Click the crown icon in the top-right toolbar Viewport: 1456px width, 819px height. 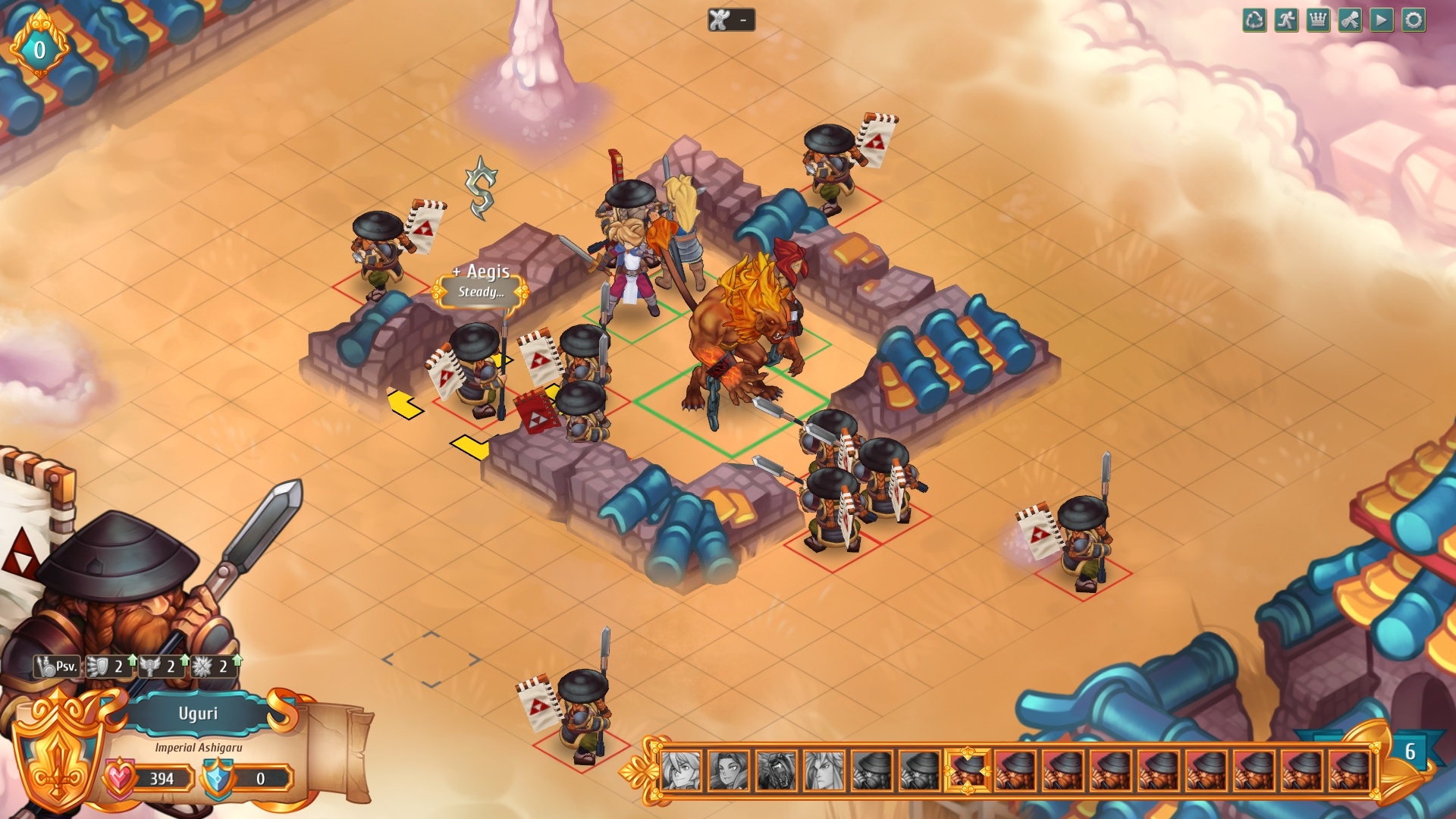point(1319,20)
